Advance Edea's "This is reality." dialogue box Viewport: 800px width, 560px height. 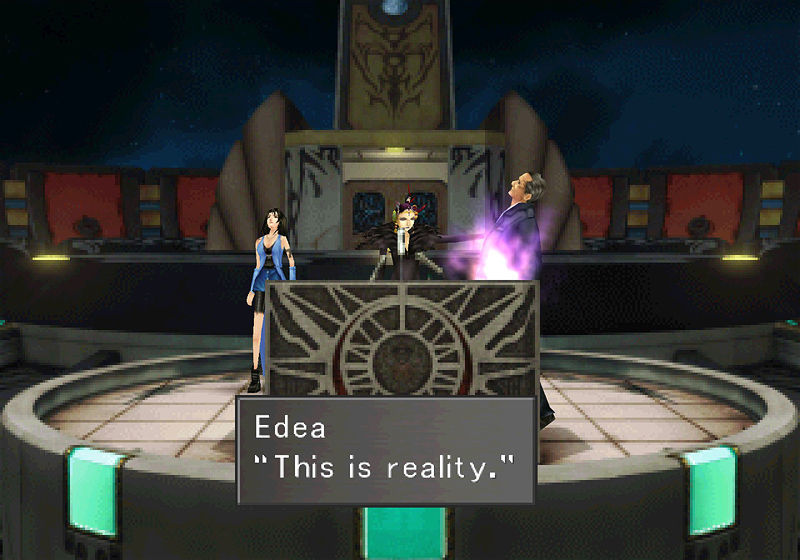[386, 450]
